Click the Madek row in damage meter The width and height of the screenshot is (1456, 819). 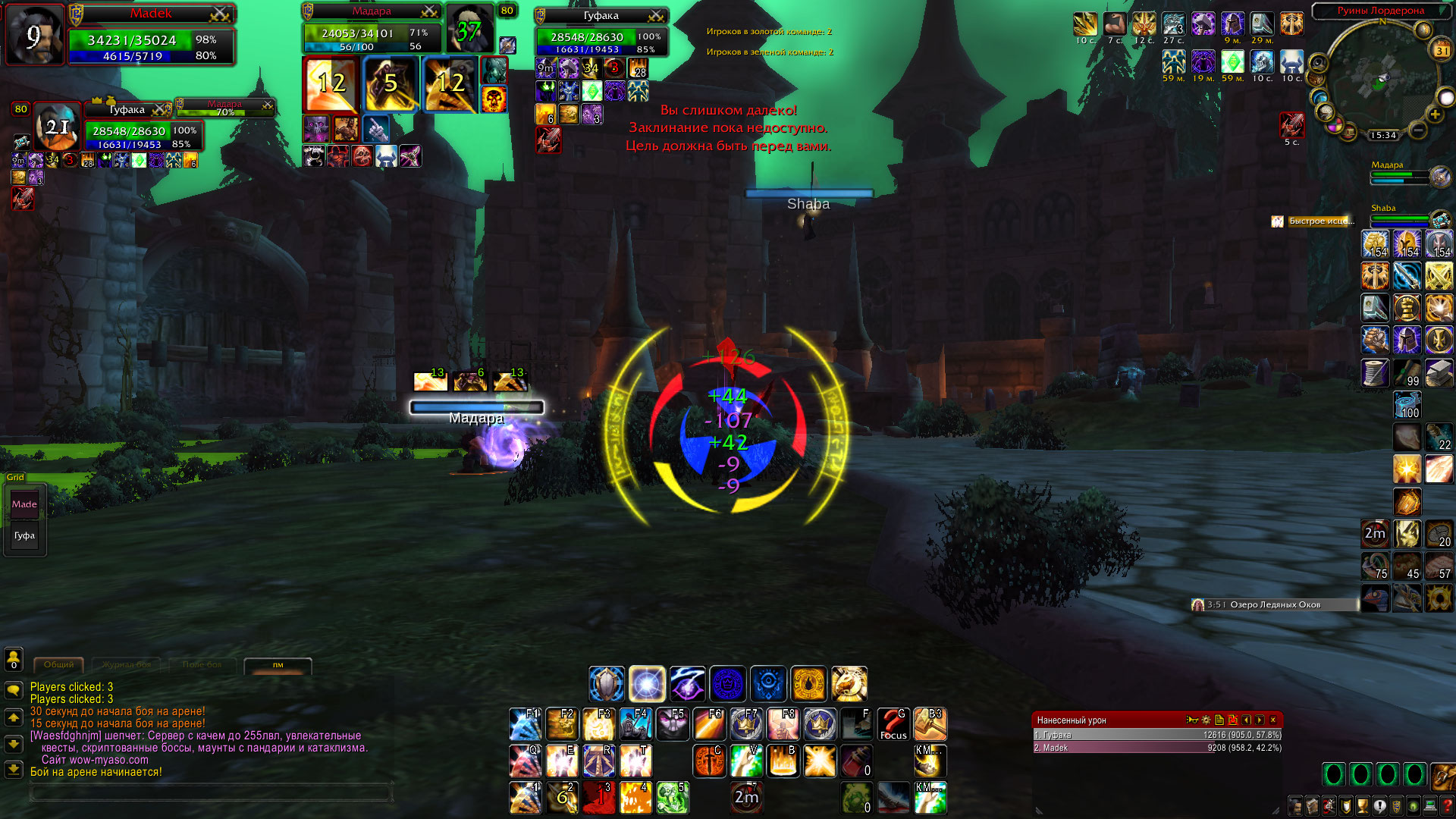tap(1157, 748)
